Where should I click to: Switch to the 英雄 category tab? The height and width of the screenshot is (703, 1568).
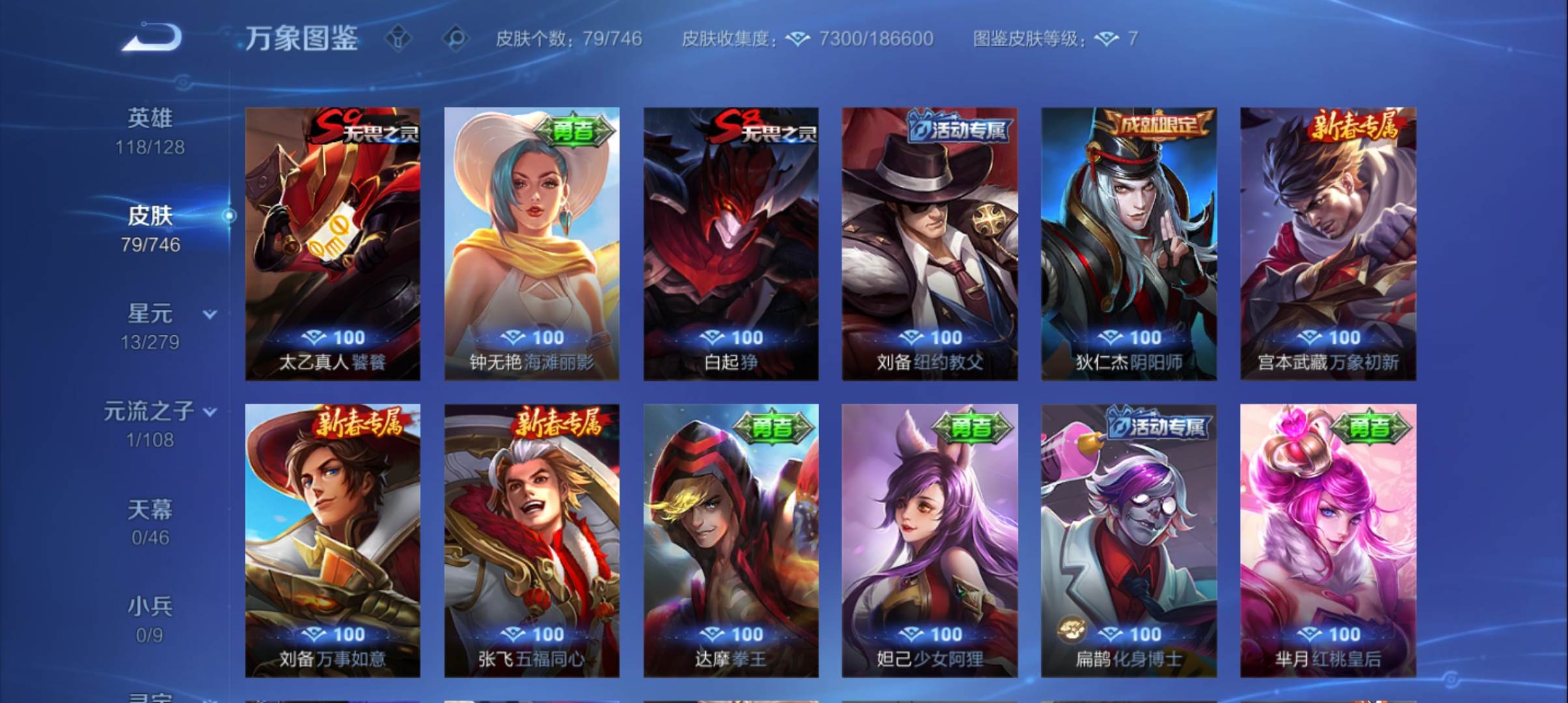151,118
